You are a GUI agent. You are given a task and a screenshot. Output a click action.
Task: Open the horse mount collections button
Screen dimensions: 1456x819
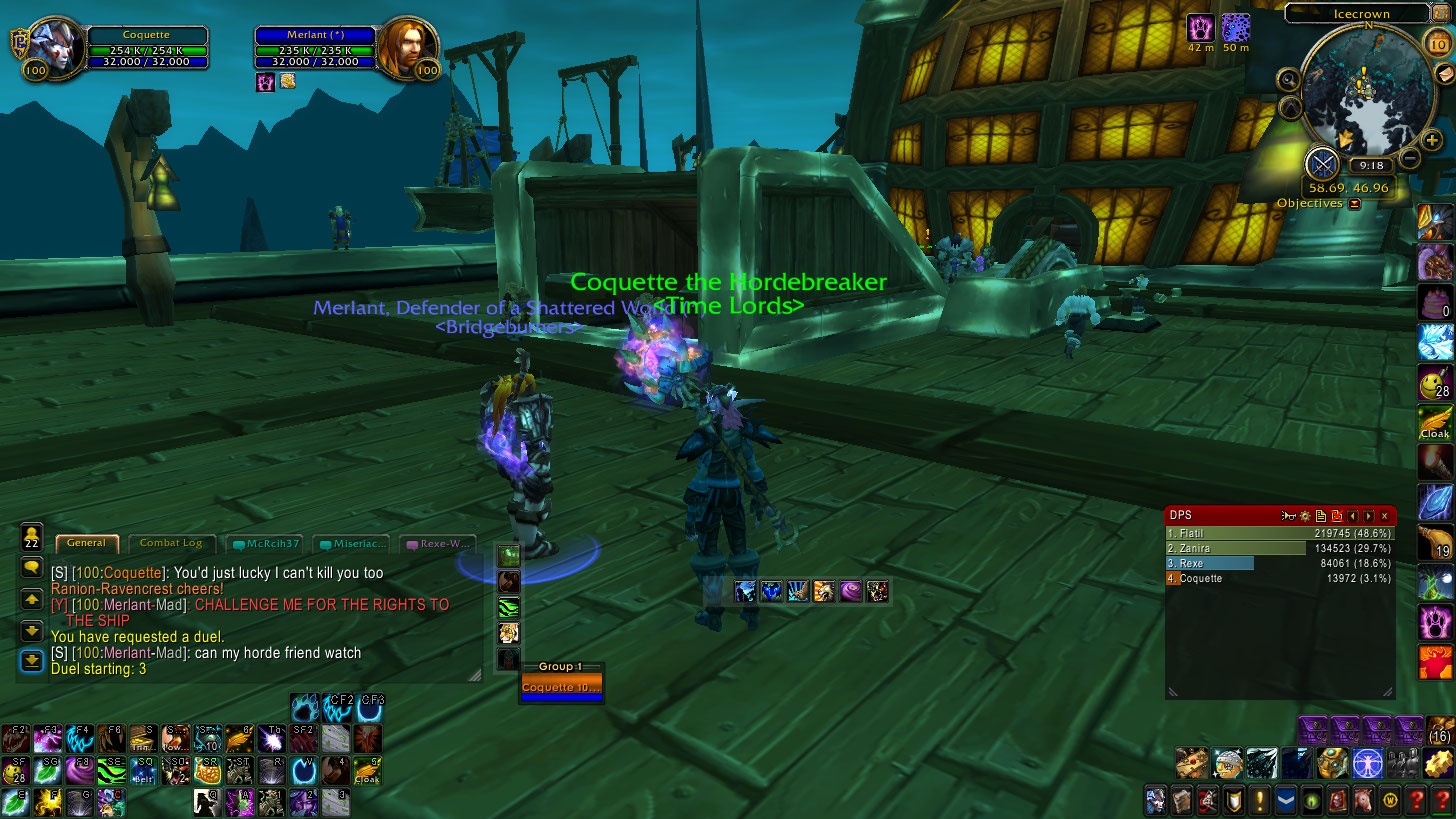pos(1362,800)
